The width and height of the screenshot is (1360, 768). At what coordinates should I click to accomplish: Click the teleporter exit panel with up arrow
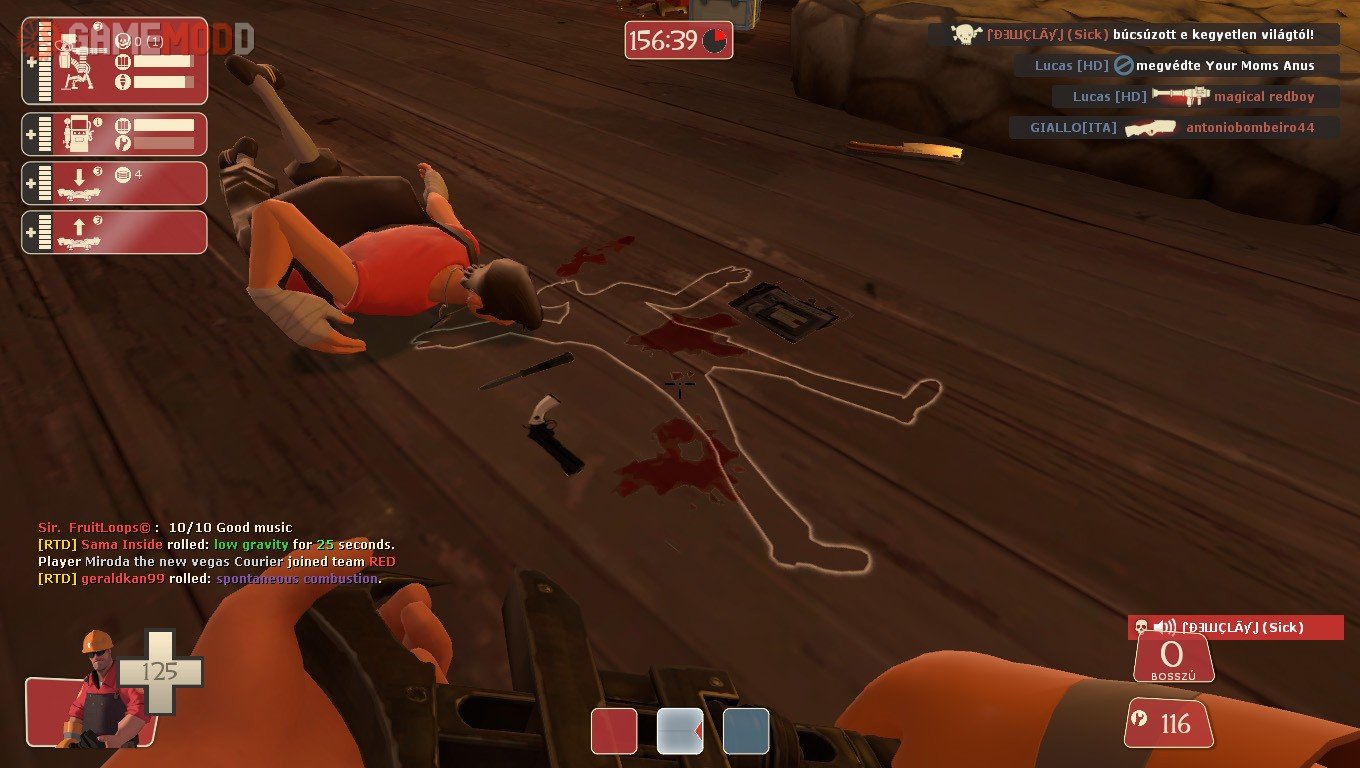tap(115, 232)
